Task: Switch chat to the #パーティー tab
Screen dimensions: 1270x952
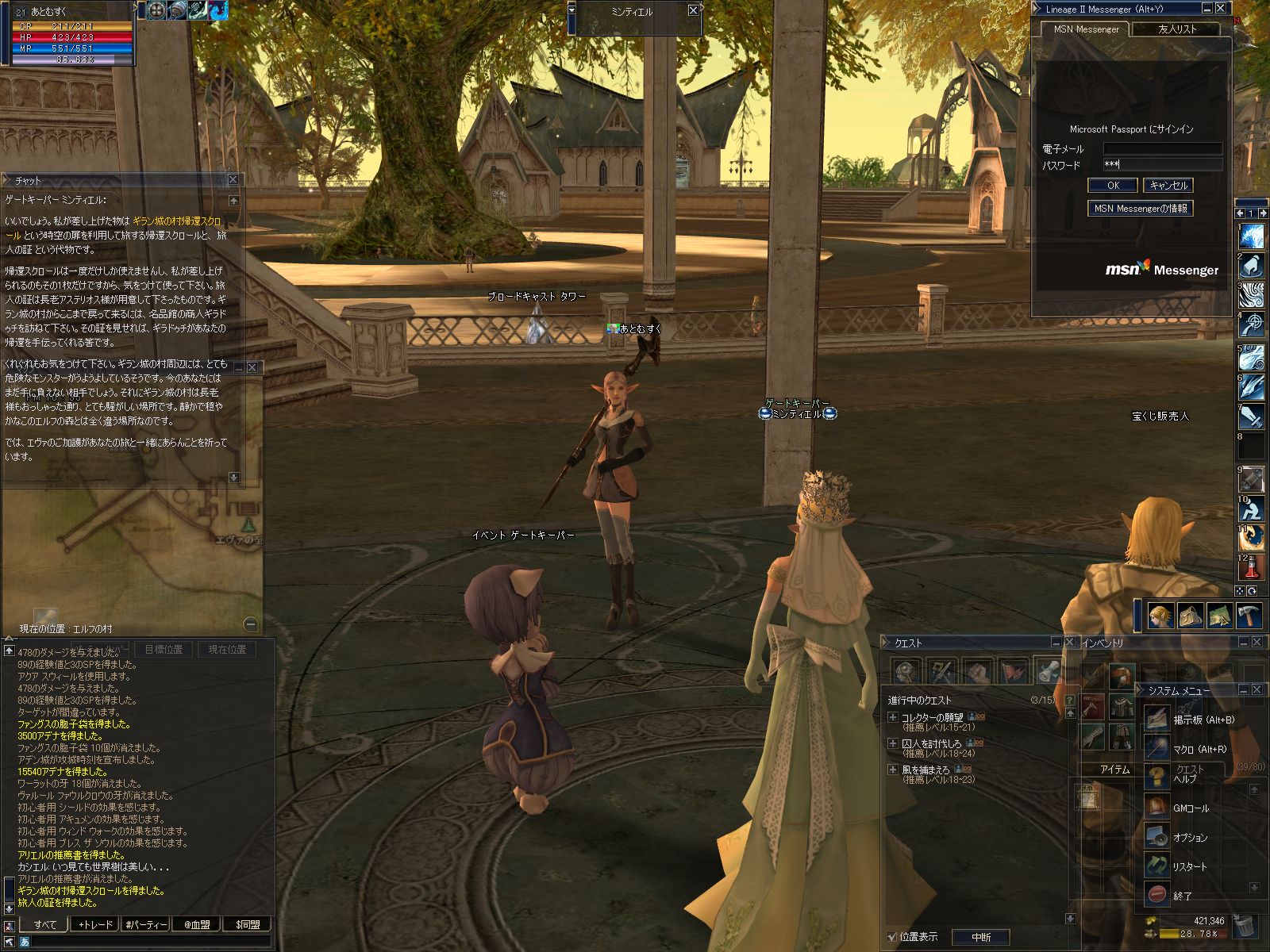Action: tap(145, 924)
